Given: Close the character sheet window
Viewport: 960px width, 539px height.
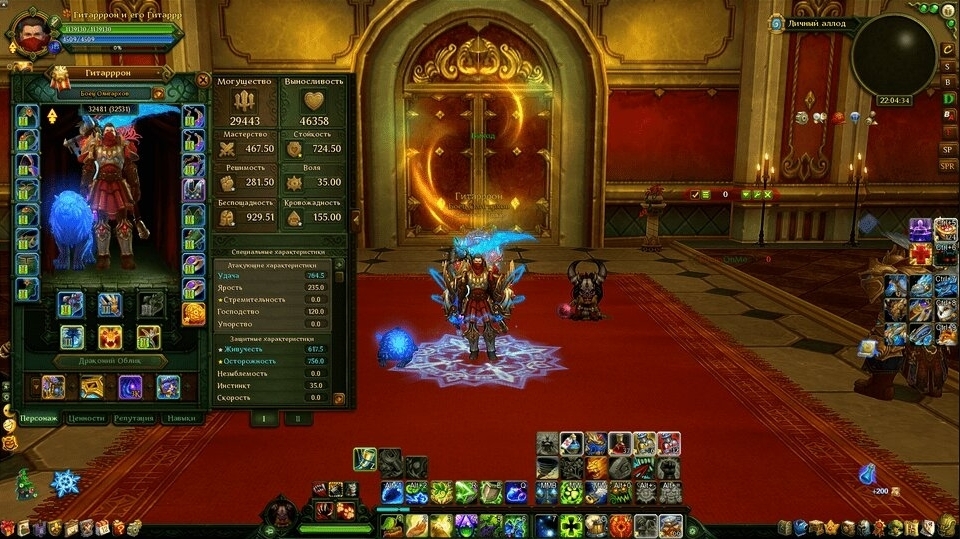Looking at the screenshot, I should coord(203,80).
